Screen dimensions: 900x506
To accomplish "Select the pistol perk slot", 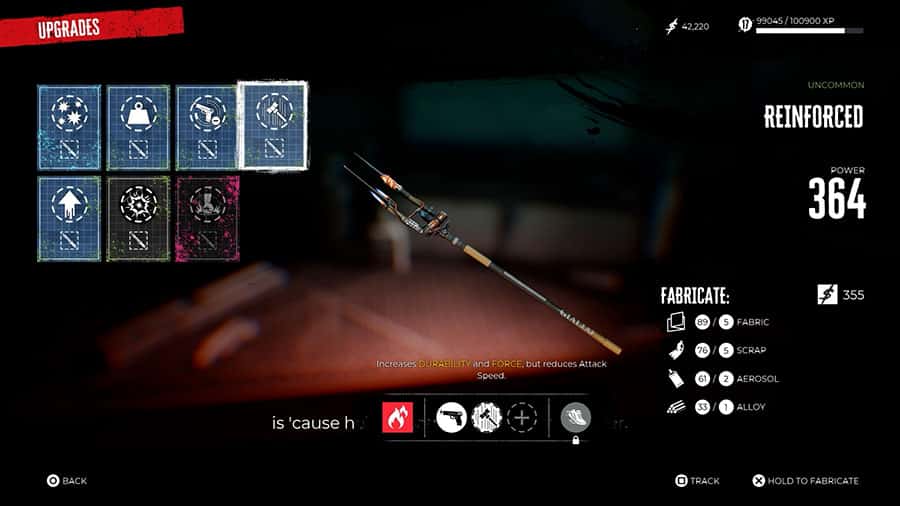I will tap(453, 417).
